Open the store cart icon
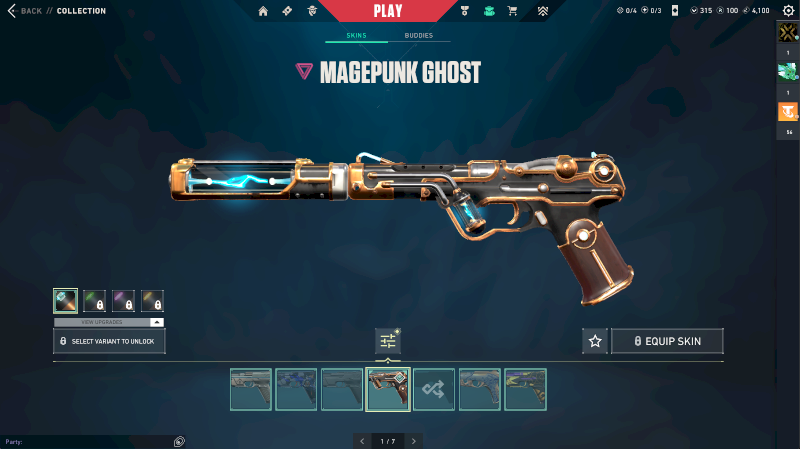 click(x=512, y=11)
